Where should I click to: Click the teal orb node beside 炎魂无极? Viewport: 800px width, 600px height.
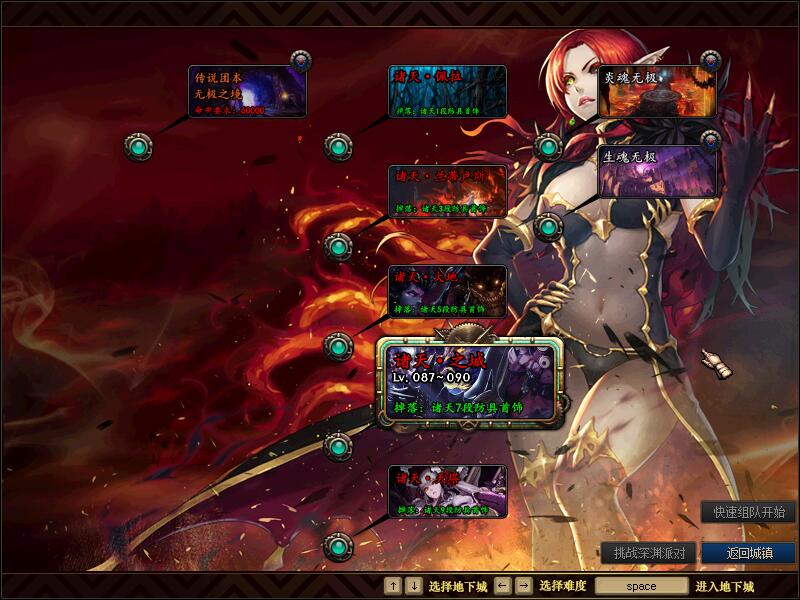[548, 147]
